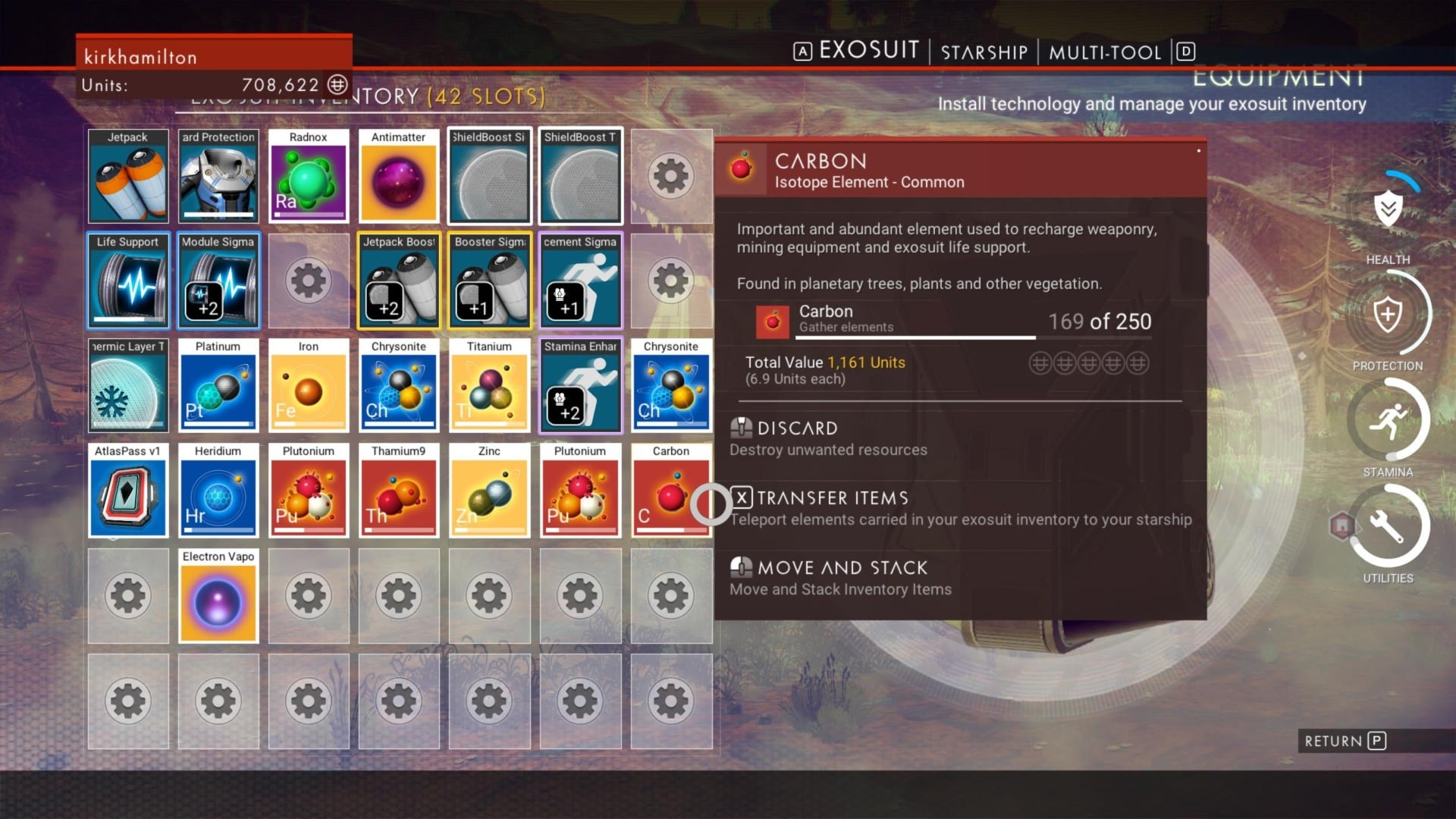Viewport: 1456px width, 819px height.
Task: Pick the Life Support module slot
Action: pyautogui.click(x=128, y=281)
